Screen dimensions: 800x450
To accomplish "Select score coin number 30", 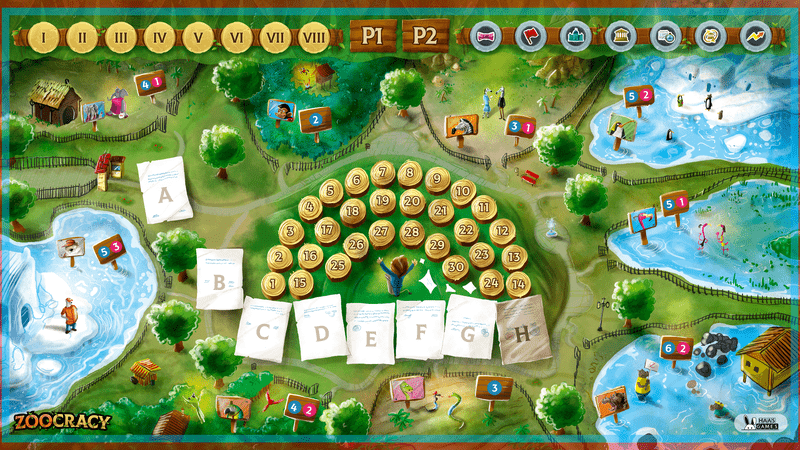I will pos(456,266).
